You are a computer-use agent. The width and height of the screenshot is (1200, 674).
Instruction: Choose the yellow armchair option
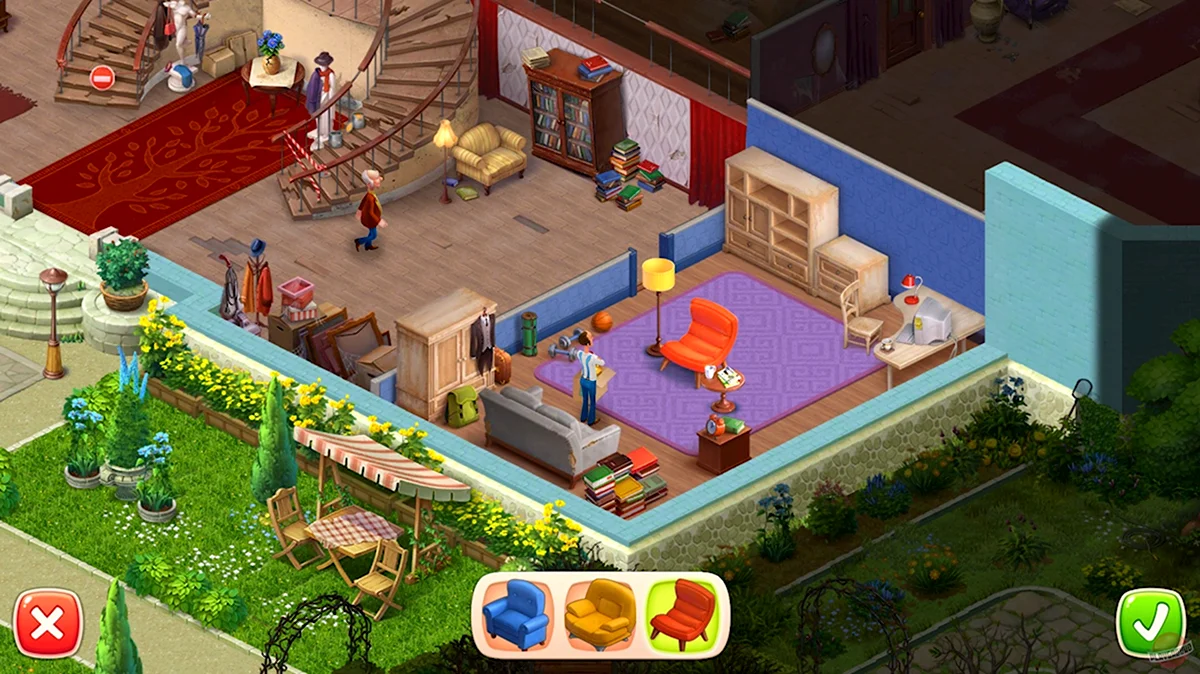click(599, 614)
